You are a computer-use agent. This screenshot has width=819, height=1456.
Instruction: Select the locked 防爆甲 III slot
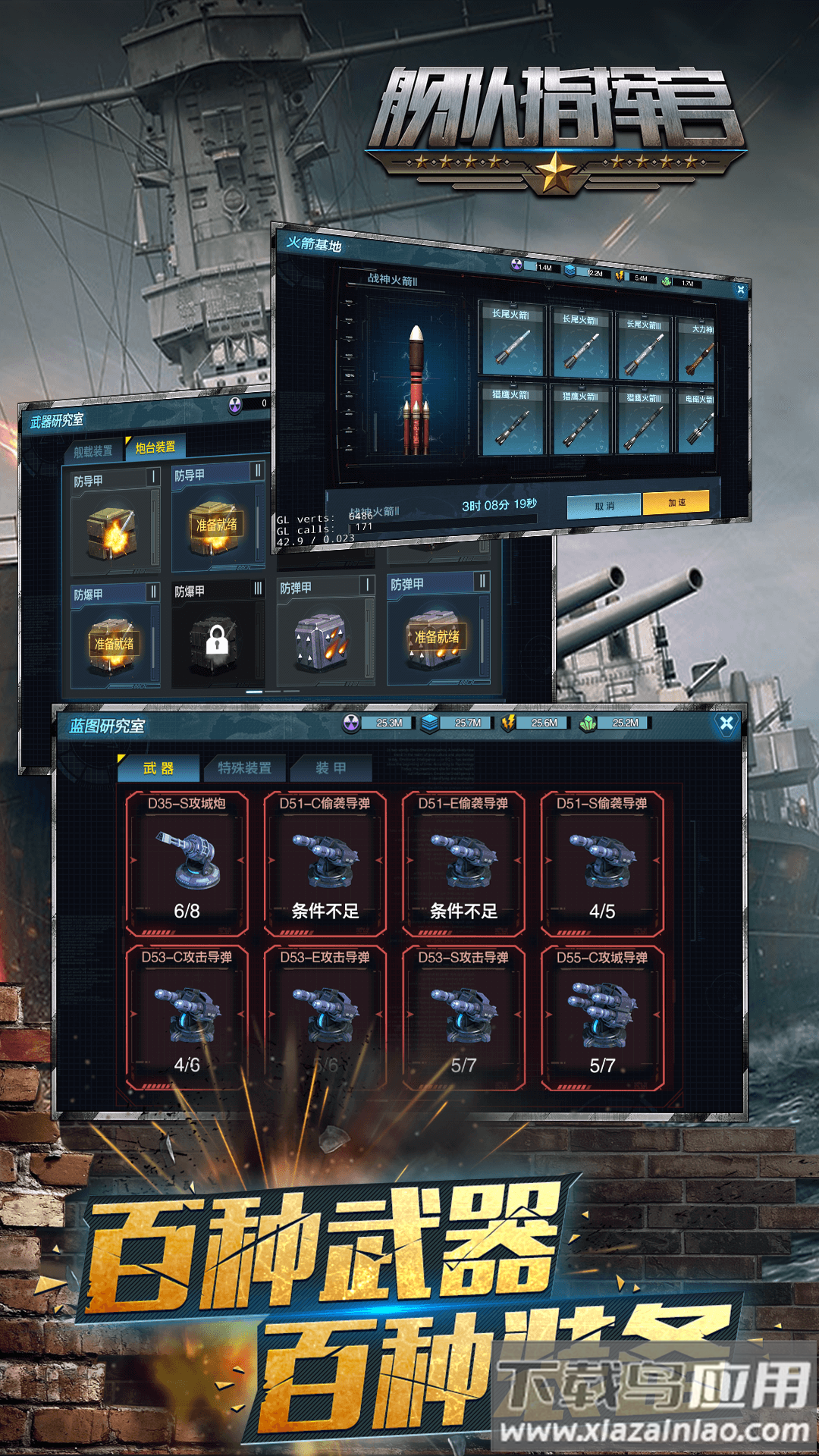coord(217,637)
